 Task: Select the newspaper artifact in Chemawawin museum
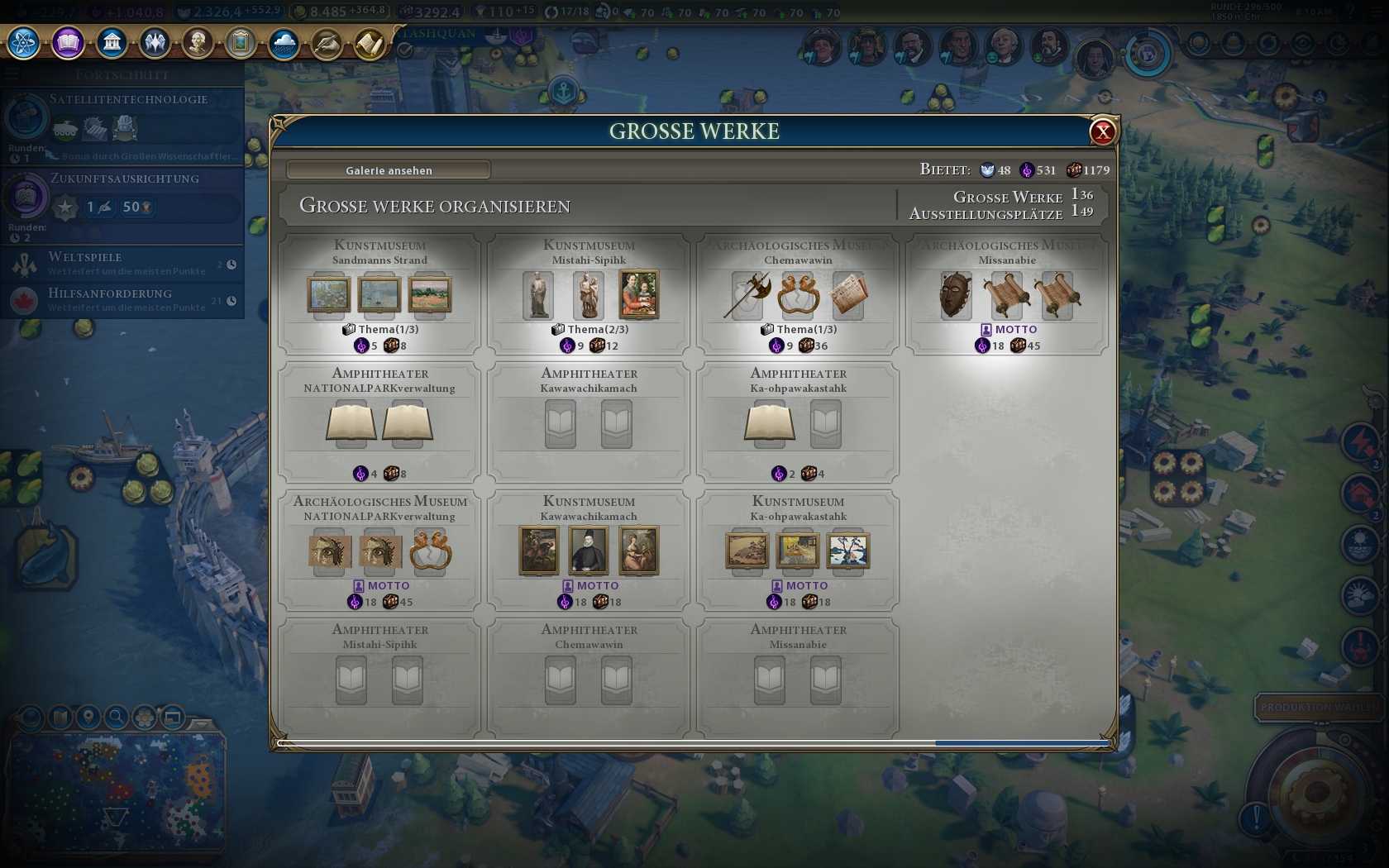(x=849, y=295)
